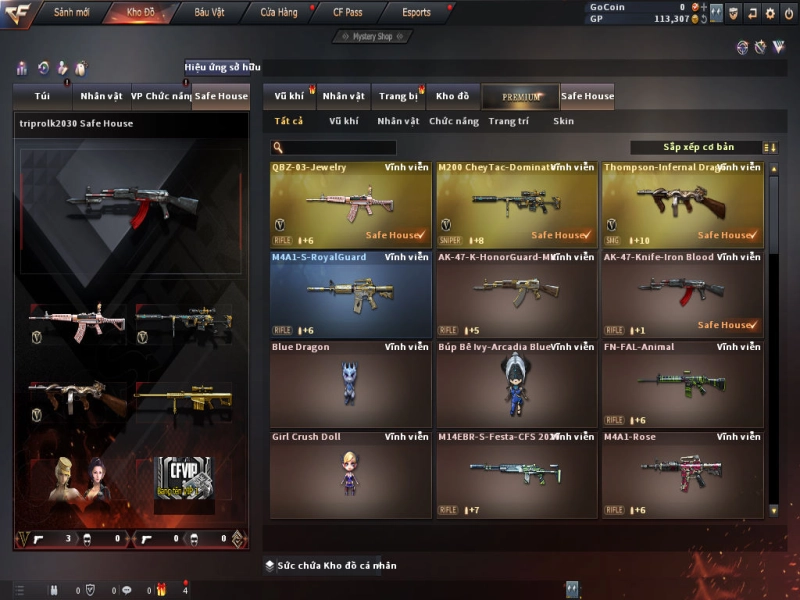Click the power exit button

(x=787, y=13)
